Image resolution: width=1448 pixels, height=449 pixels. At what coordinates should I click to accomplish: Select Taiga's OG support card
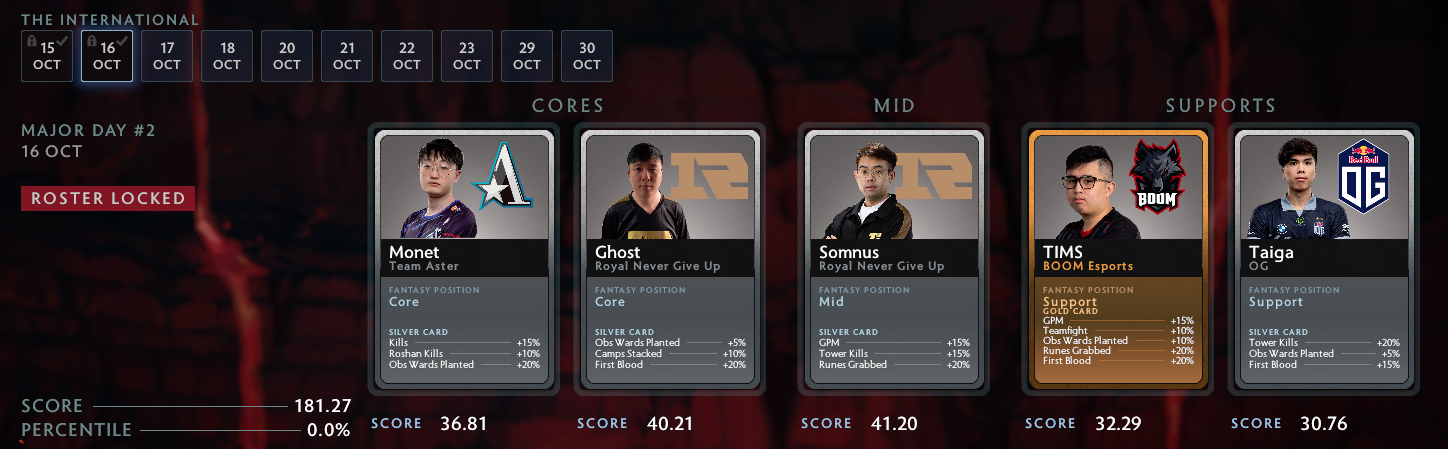coord(1324,258)
